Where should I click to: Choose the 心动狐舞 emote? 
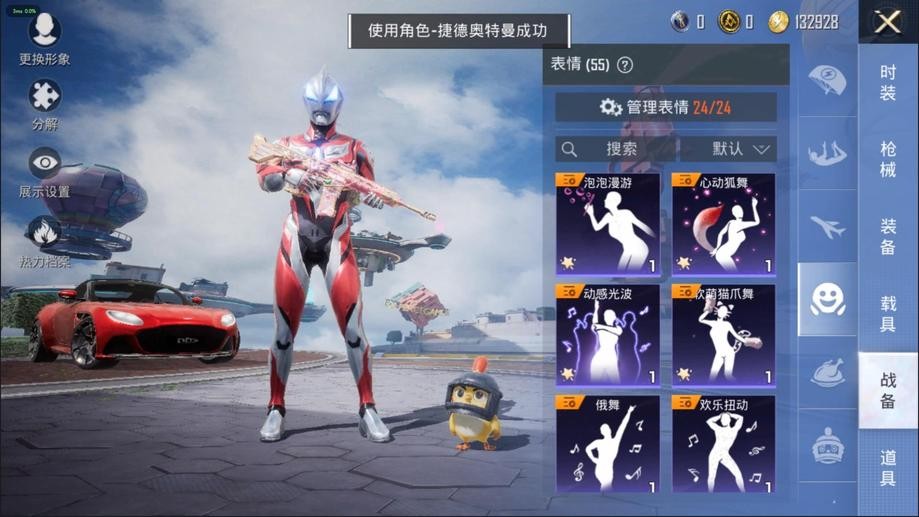[x=723, y=224]
